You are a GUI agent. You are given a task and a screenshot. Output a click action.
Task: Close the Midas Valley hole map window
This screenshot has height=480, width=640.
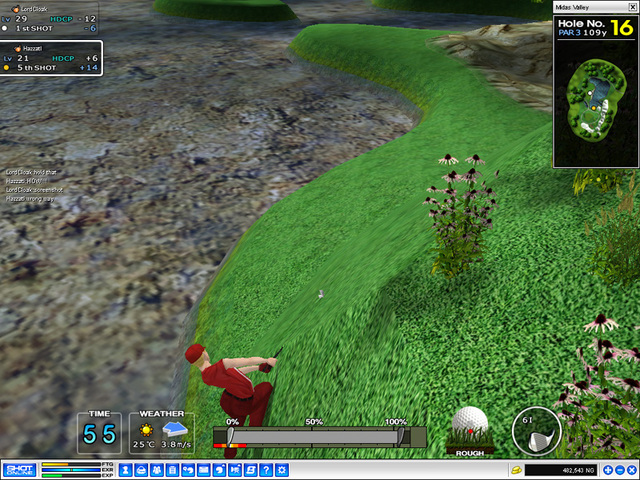coord(631,8)
